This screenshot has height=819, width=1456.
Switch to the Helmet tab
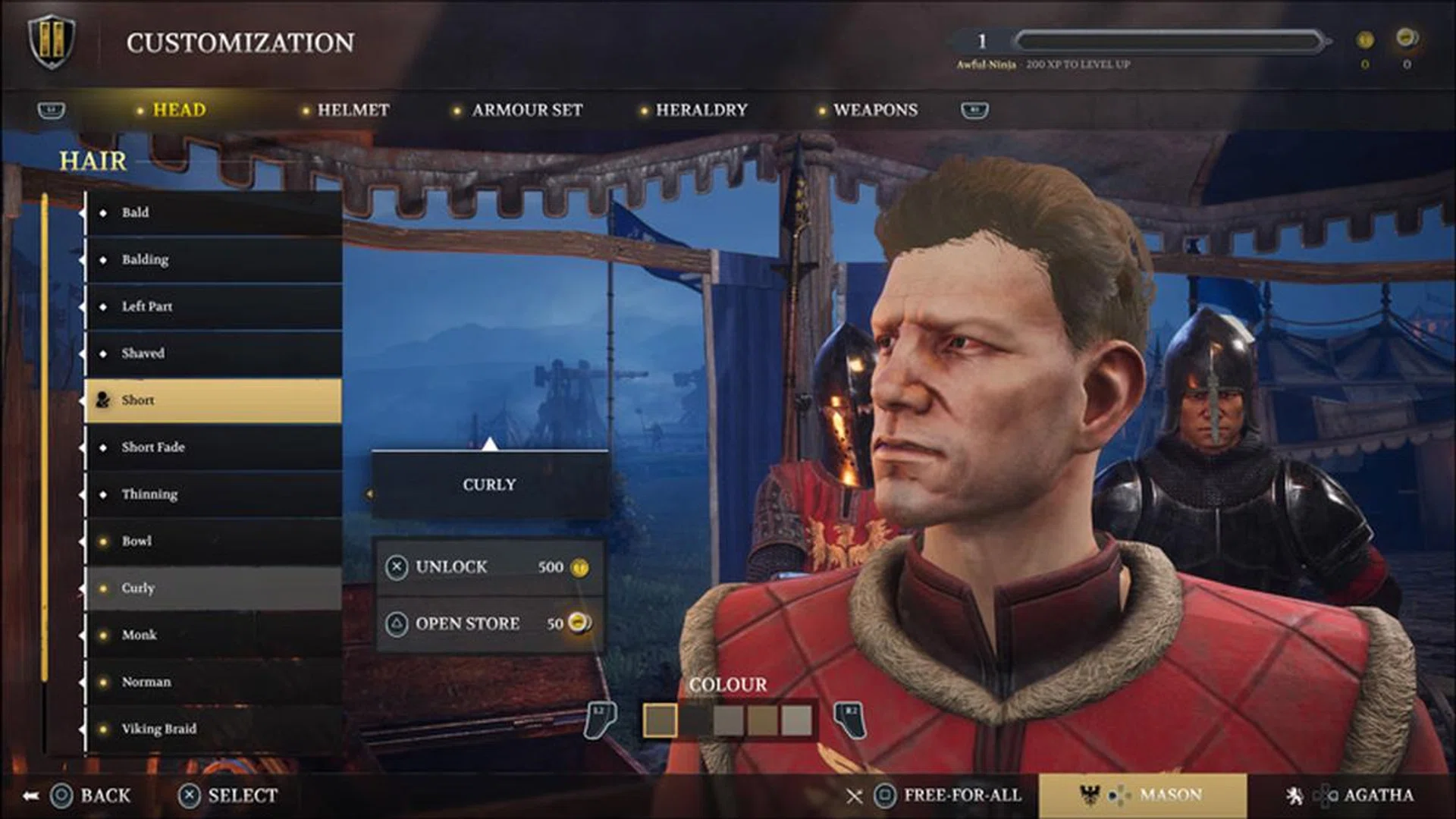[x=353, y=110]
